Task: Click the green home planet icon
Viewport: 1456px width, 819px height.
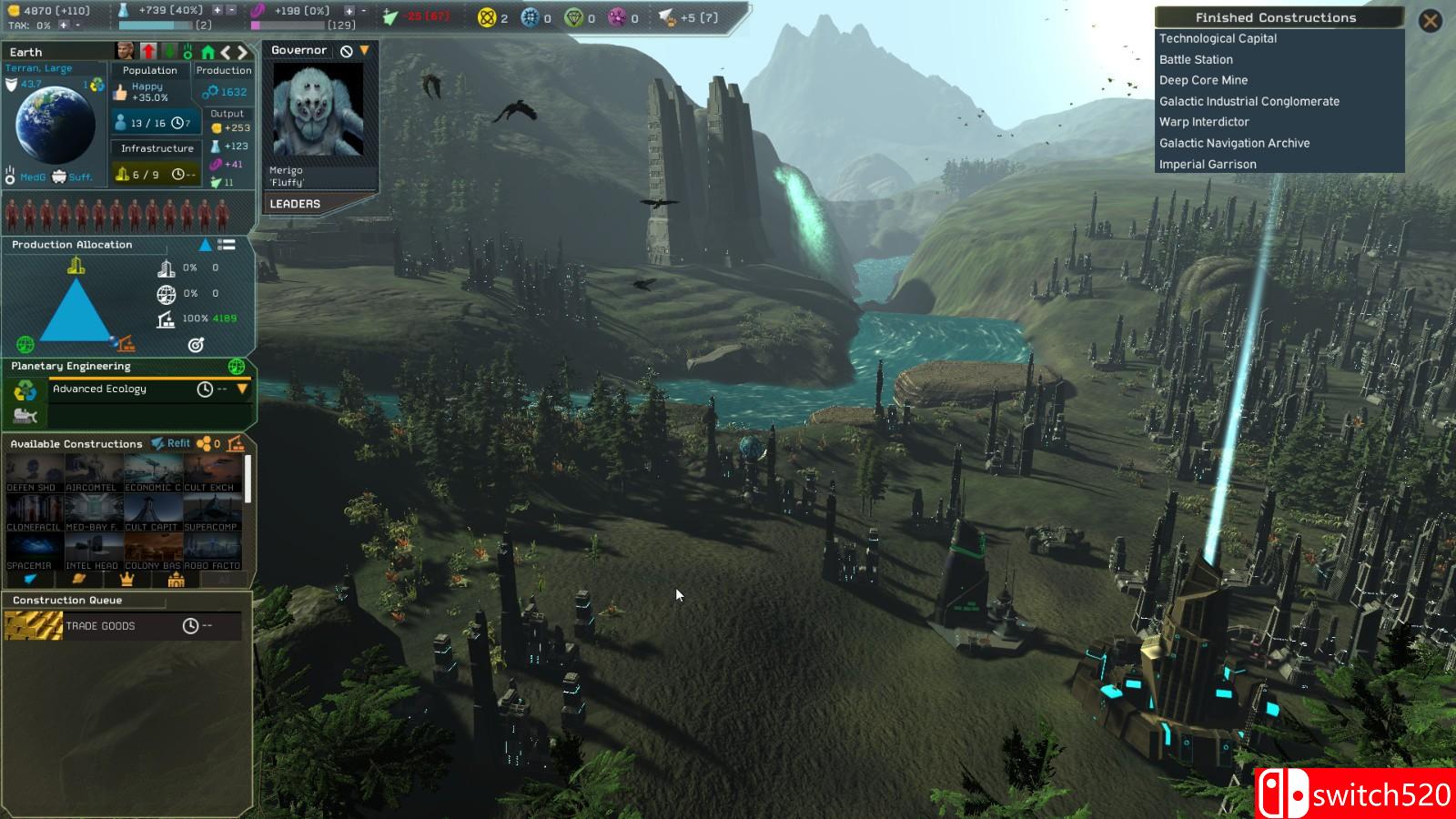Action: pyautogui.click(x=207, y=53)
